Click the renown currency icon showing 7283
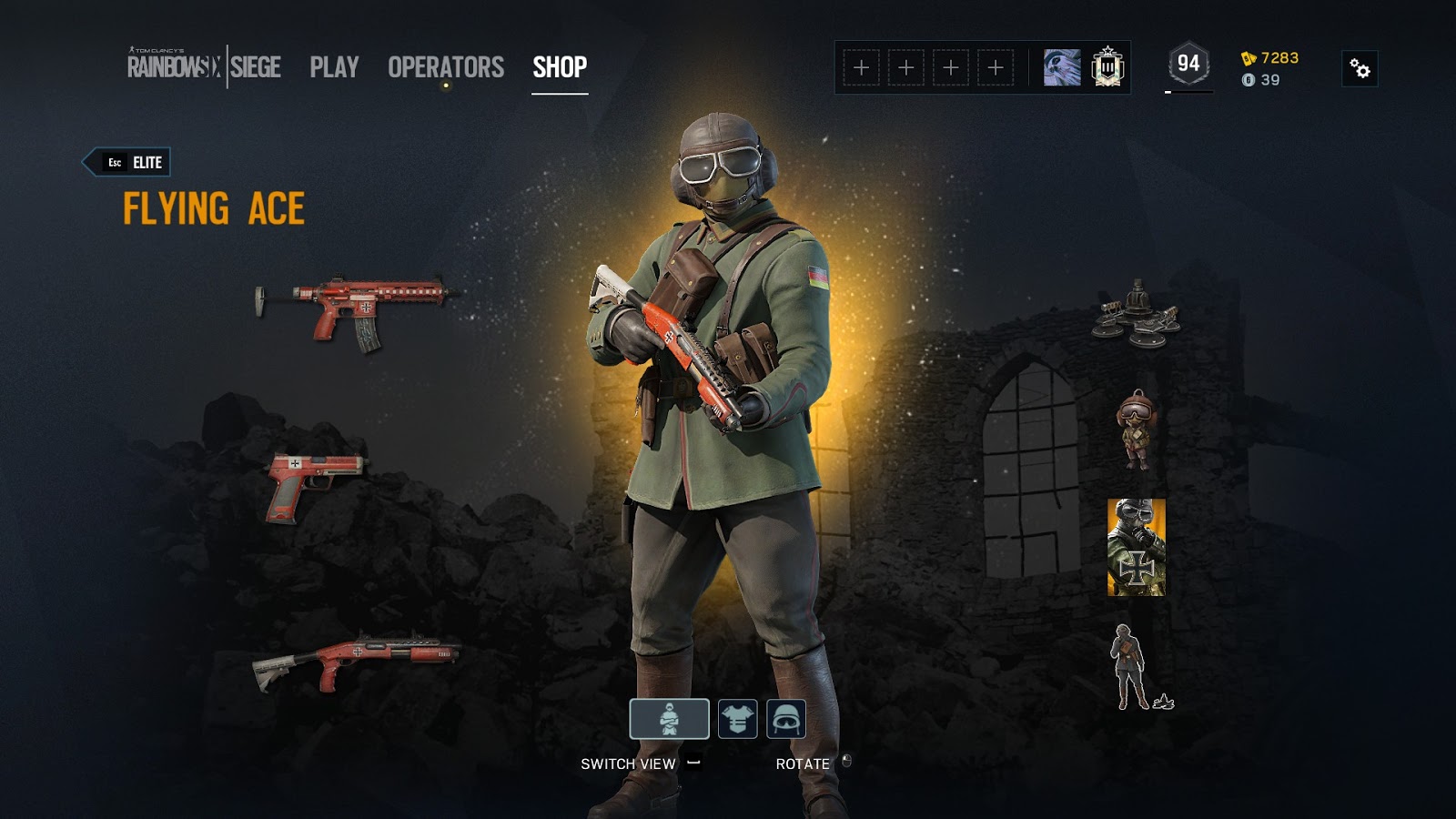1456x819 pixels. [x=1249, y=56]
